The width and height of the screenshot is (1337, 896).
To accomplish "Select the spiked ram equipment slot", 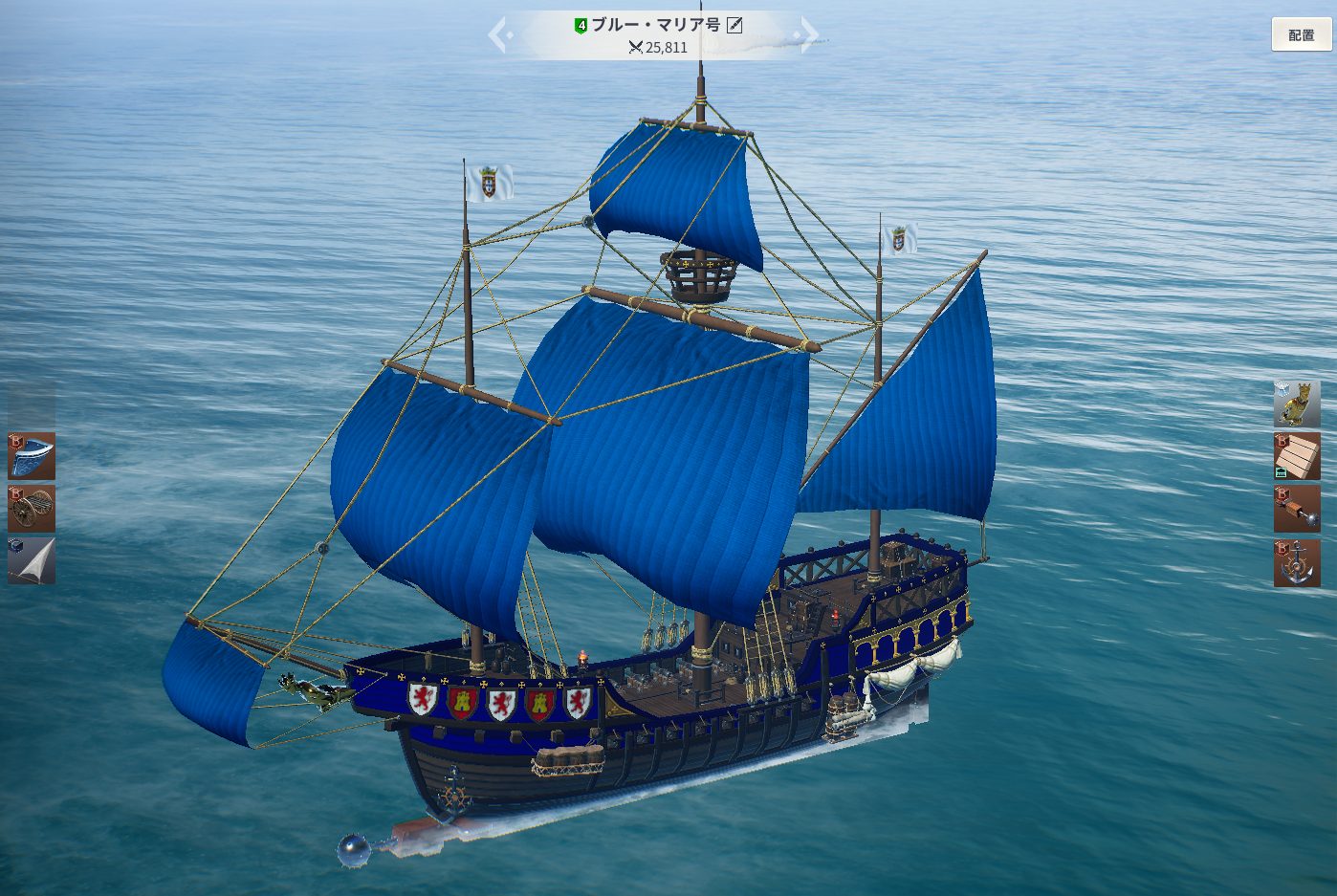I will 1297,509.
